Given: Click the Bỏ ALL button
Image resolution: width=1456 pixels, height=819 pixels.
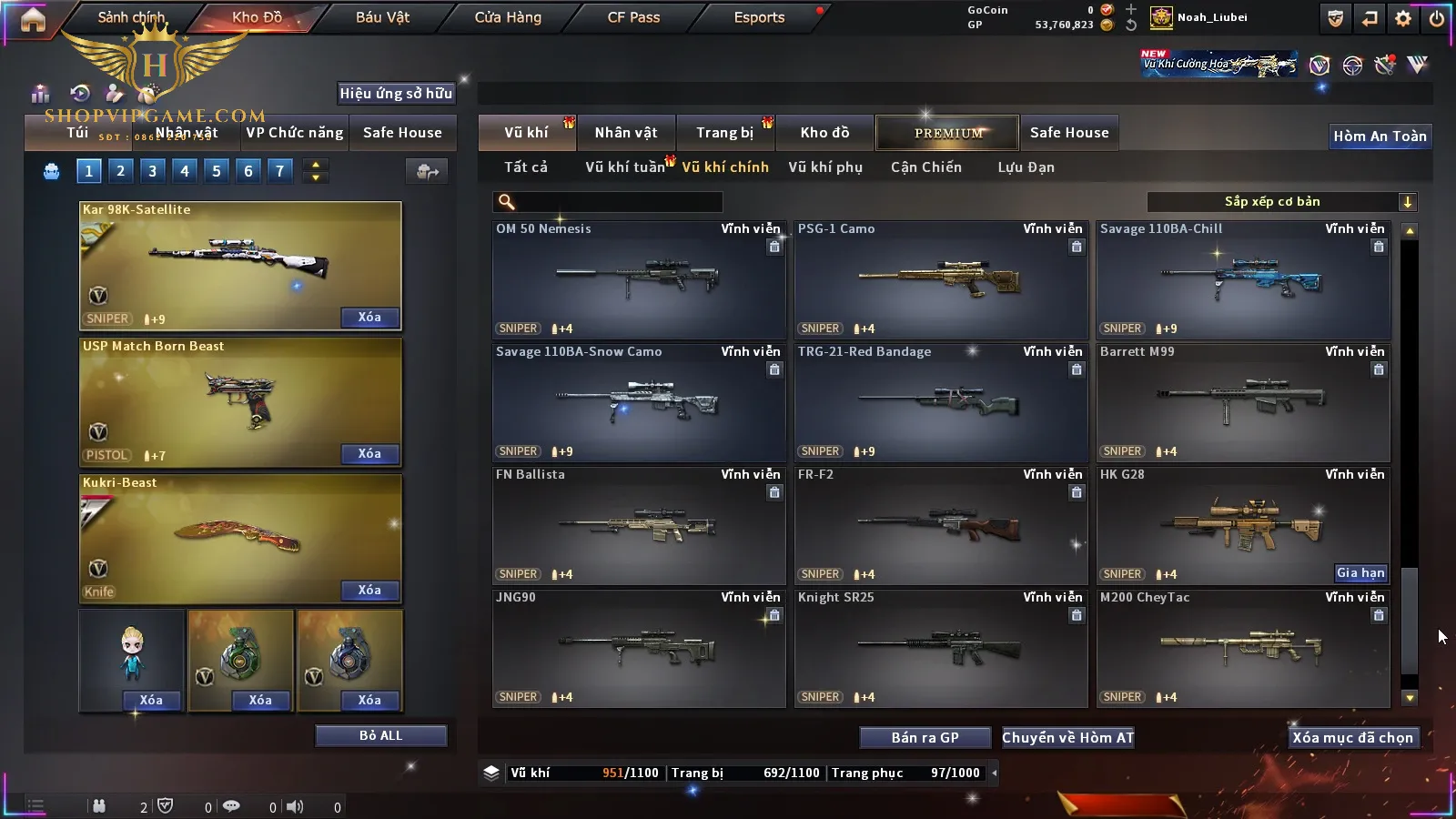Looking at the screenshot, I should 380,735.
